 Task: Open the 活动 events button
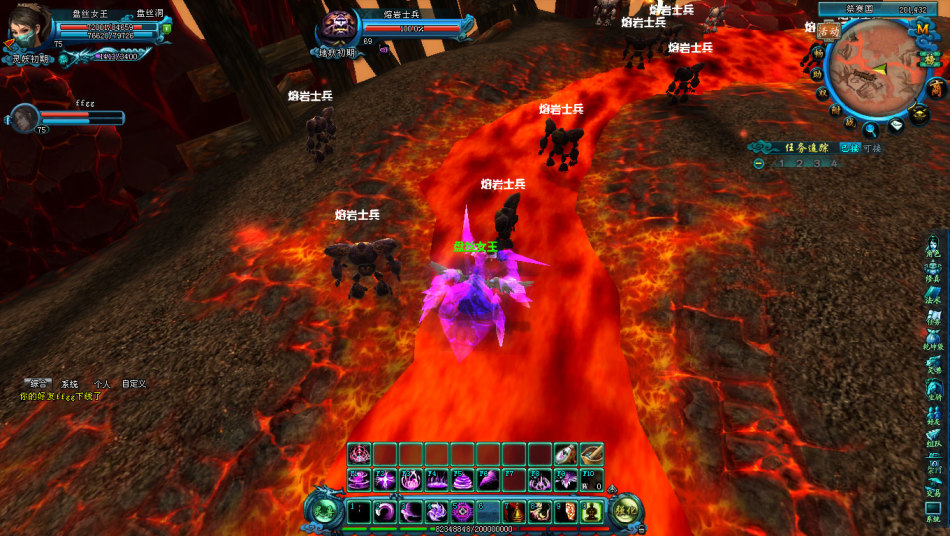828,30
